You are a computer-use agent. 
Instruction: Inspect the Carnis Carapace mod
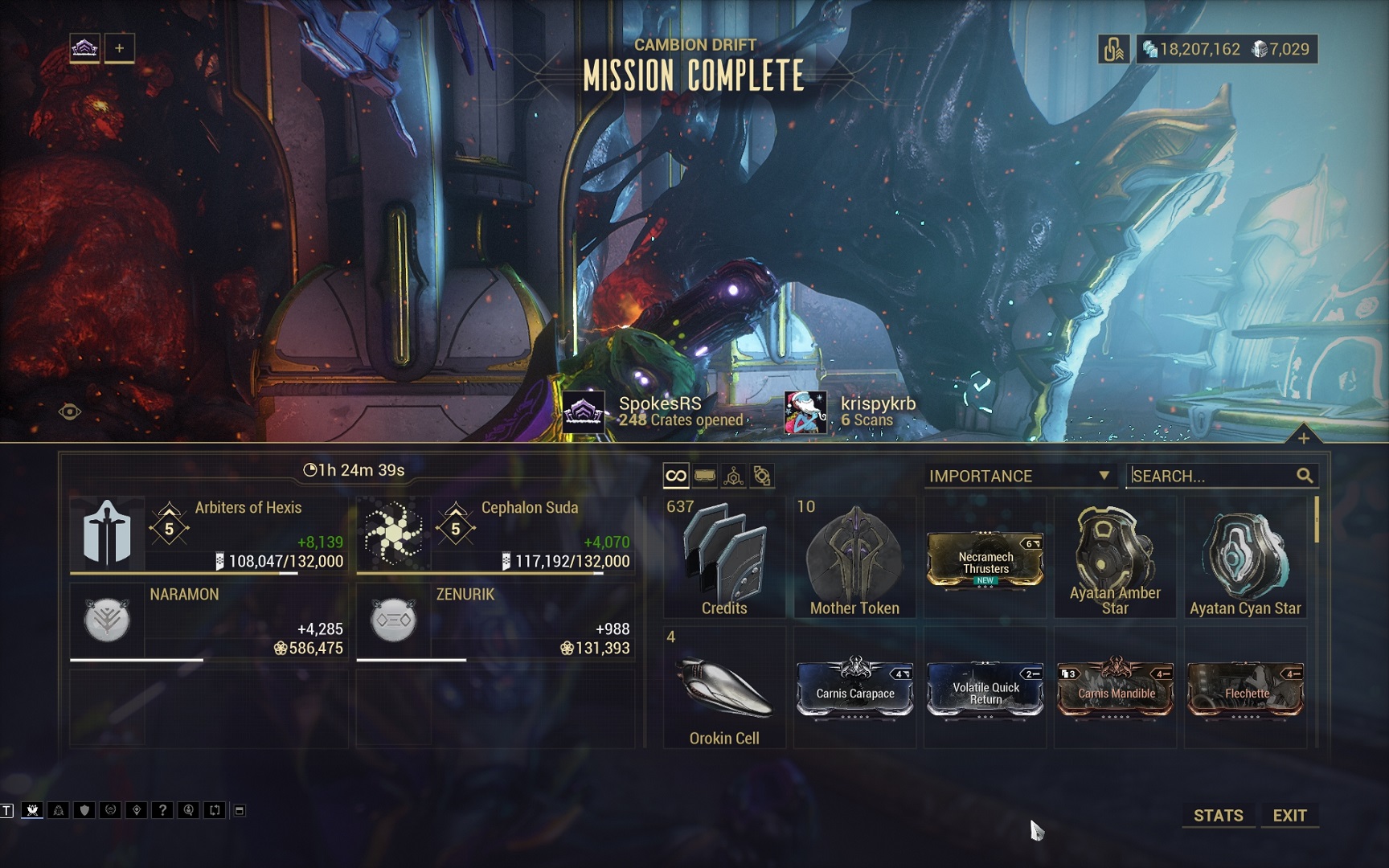855,688
